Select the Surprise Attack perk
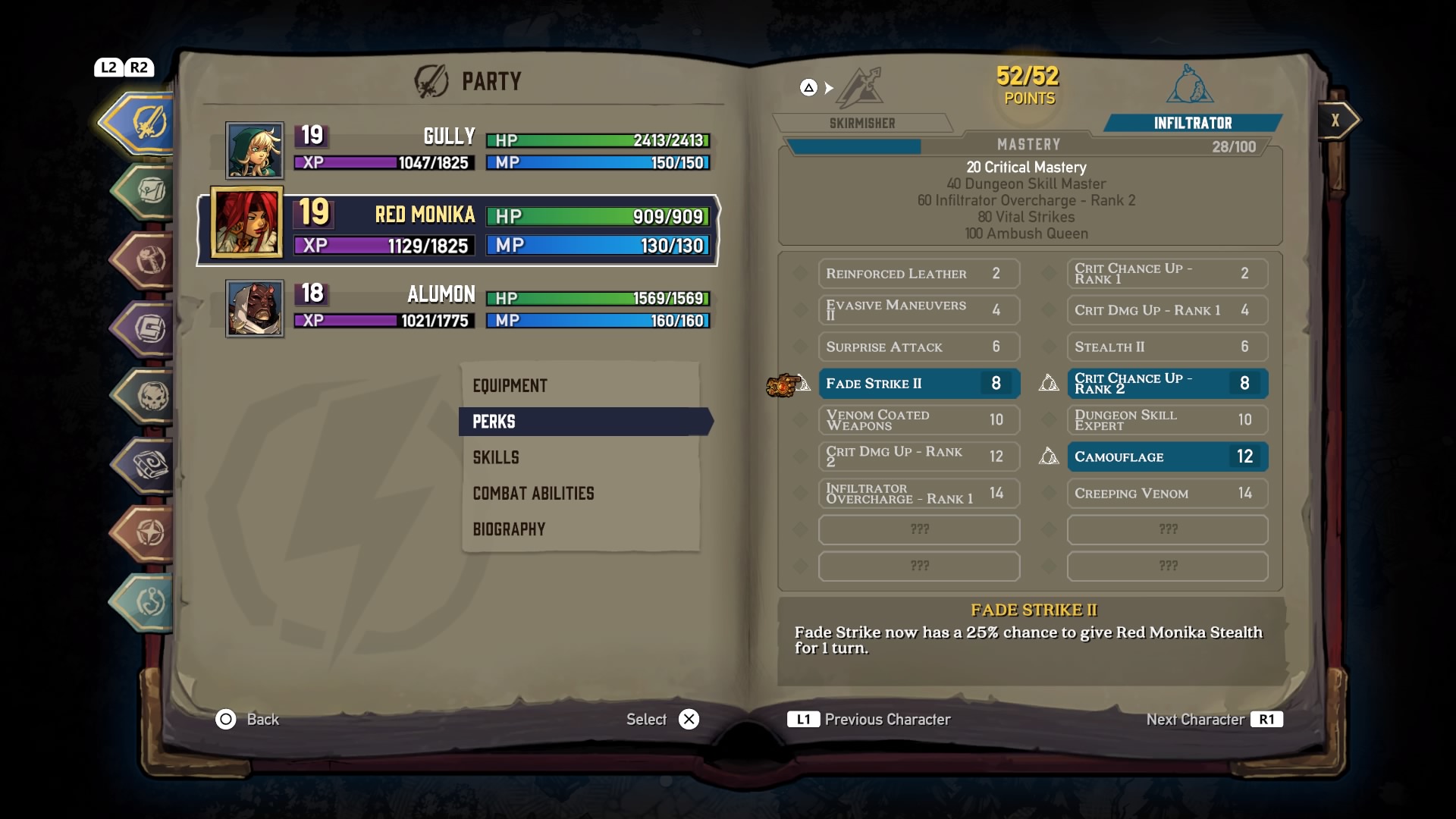 [x=918, y=347]
